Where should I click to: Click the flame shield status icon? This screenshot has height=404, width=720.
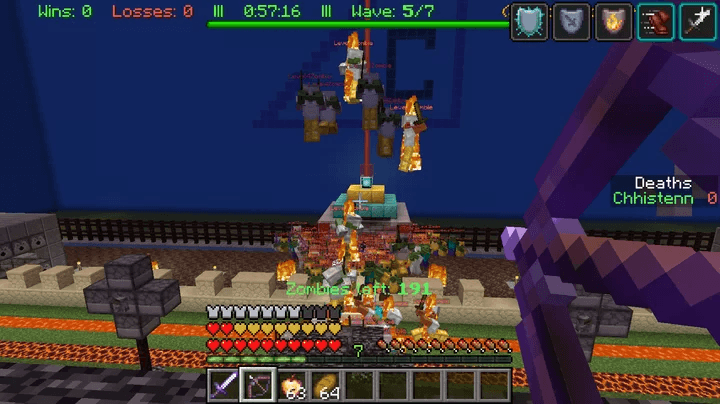coord(613,21)
